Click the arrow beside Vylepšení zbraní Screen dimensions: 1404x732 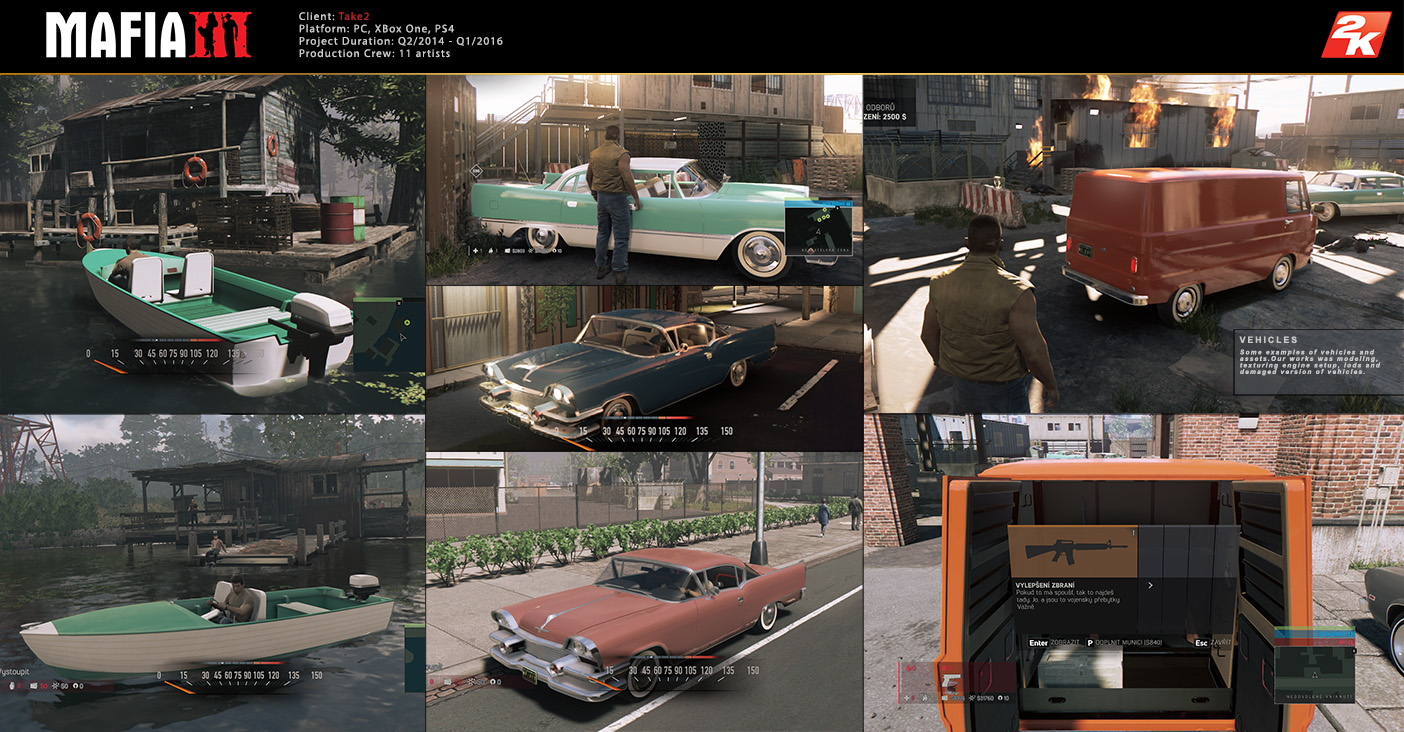click(x=1150, y=586)
